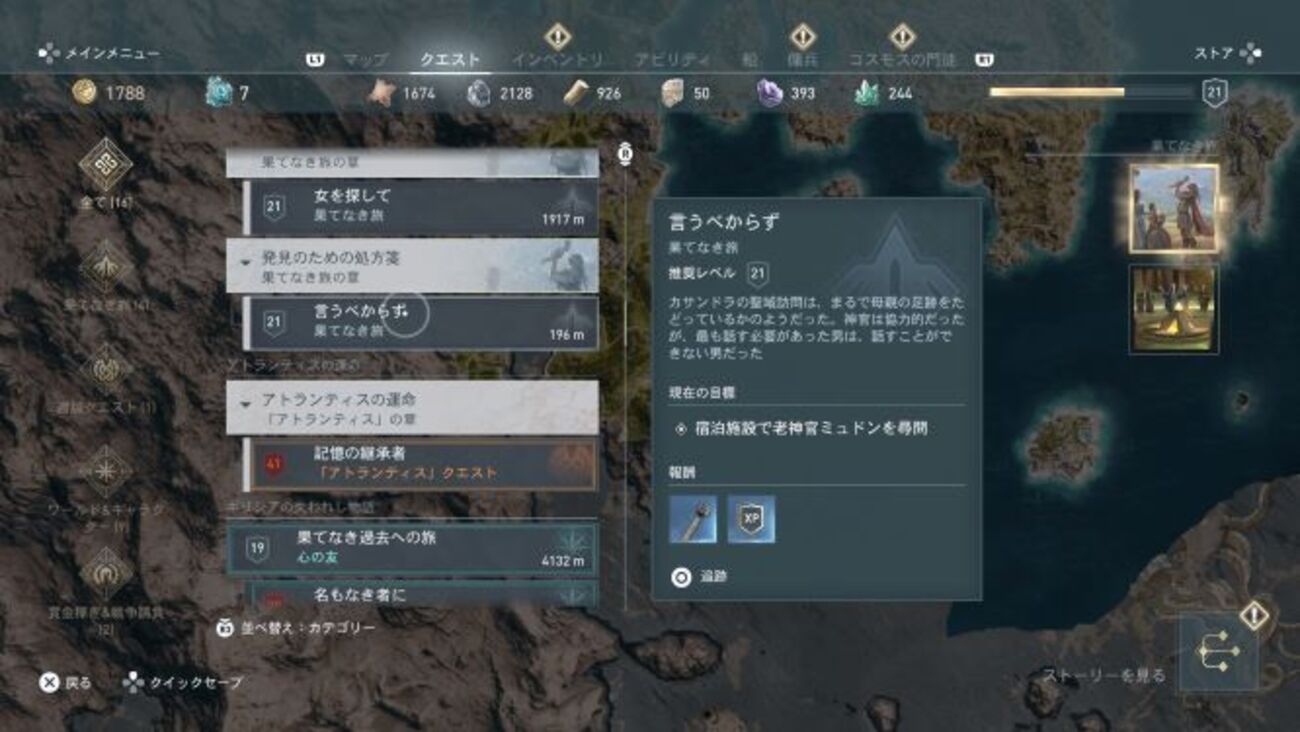
Task: Select the 傭兵 tab
Action: click(x=802, y=60)
